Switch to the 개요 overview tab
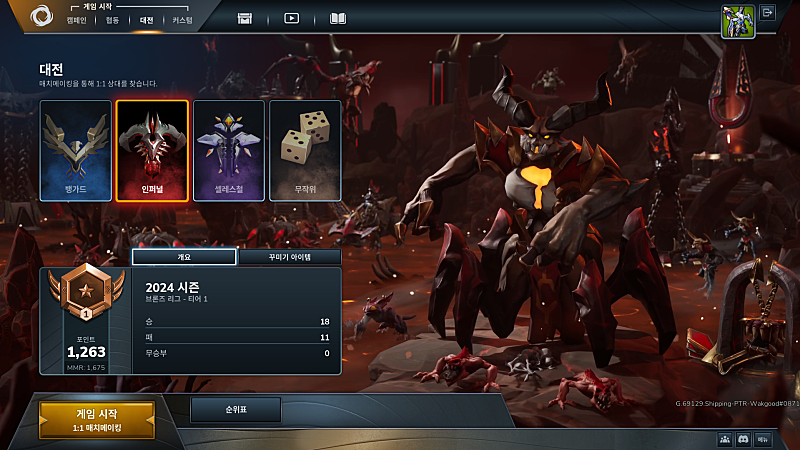This screenshot has height=450, width=800. 184,257
